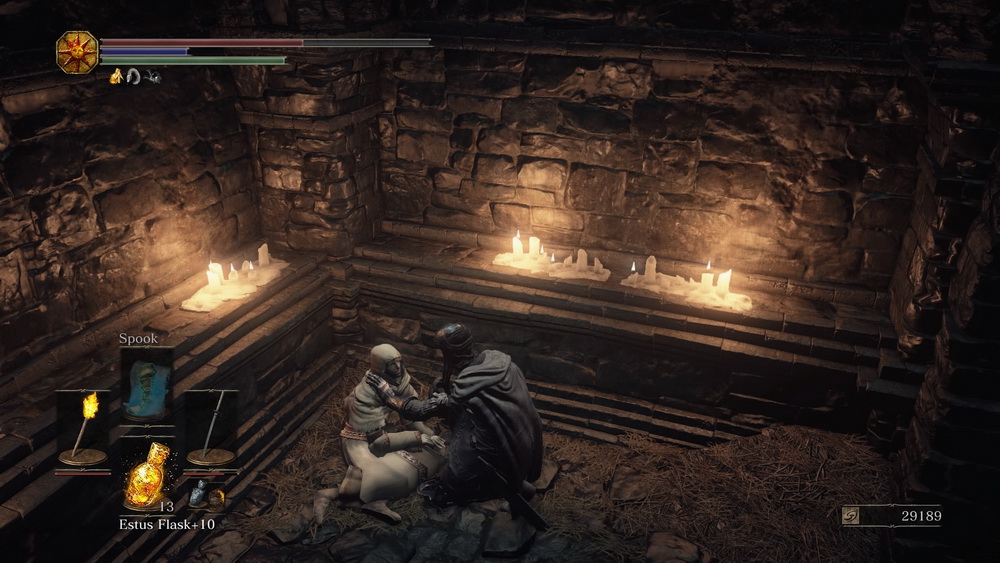The image size is (1000, 563).
Task: Select the sword in the right-hand slot
Action: pos(211,427)
